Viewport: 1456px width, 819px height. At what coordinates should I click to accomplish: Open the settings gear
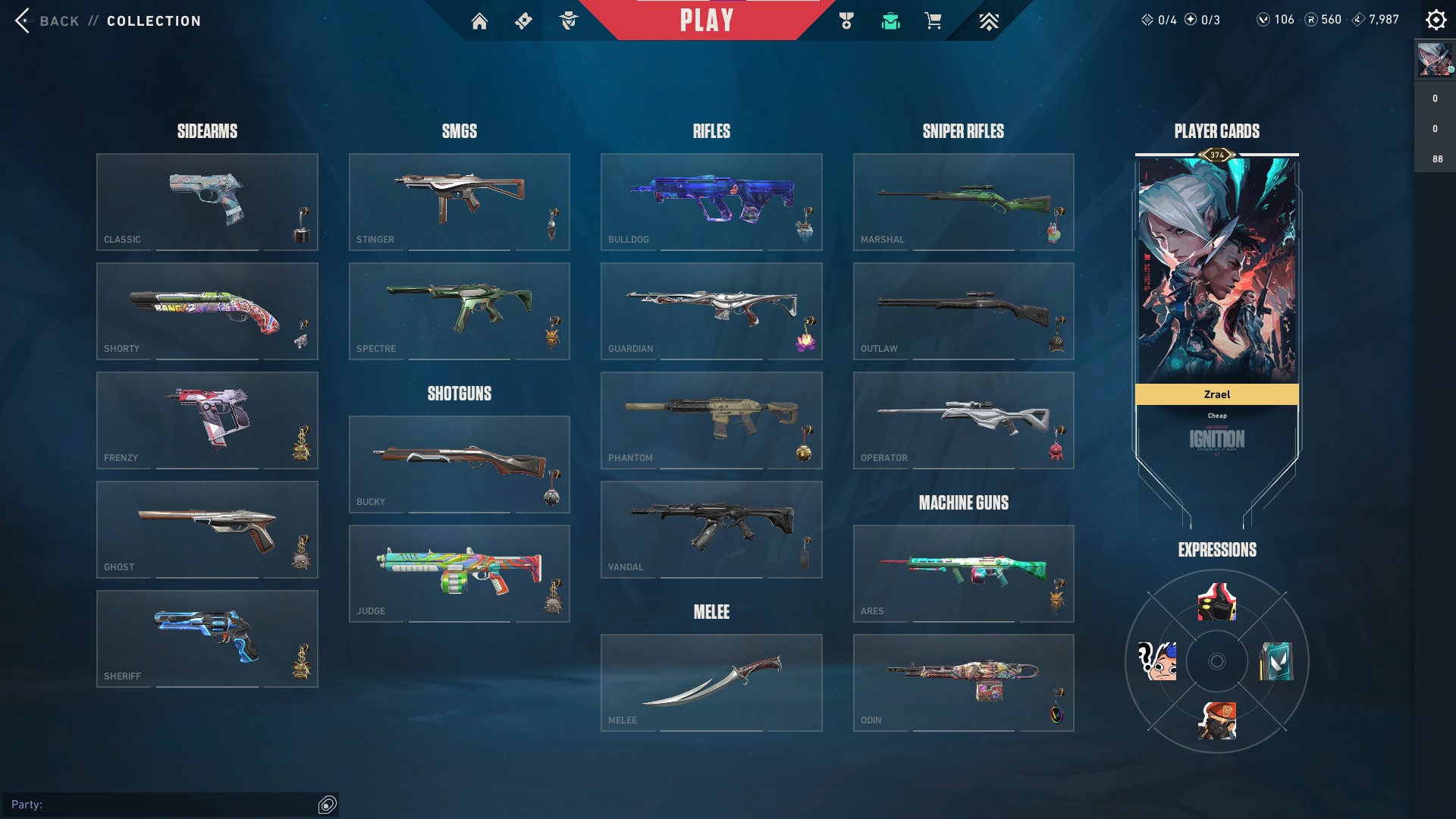point(1436,20)
